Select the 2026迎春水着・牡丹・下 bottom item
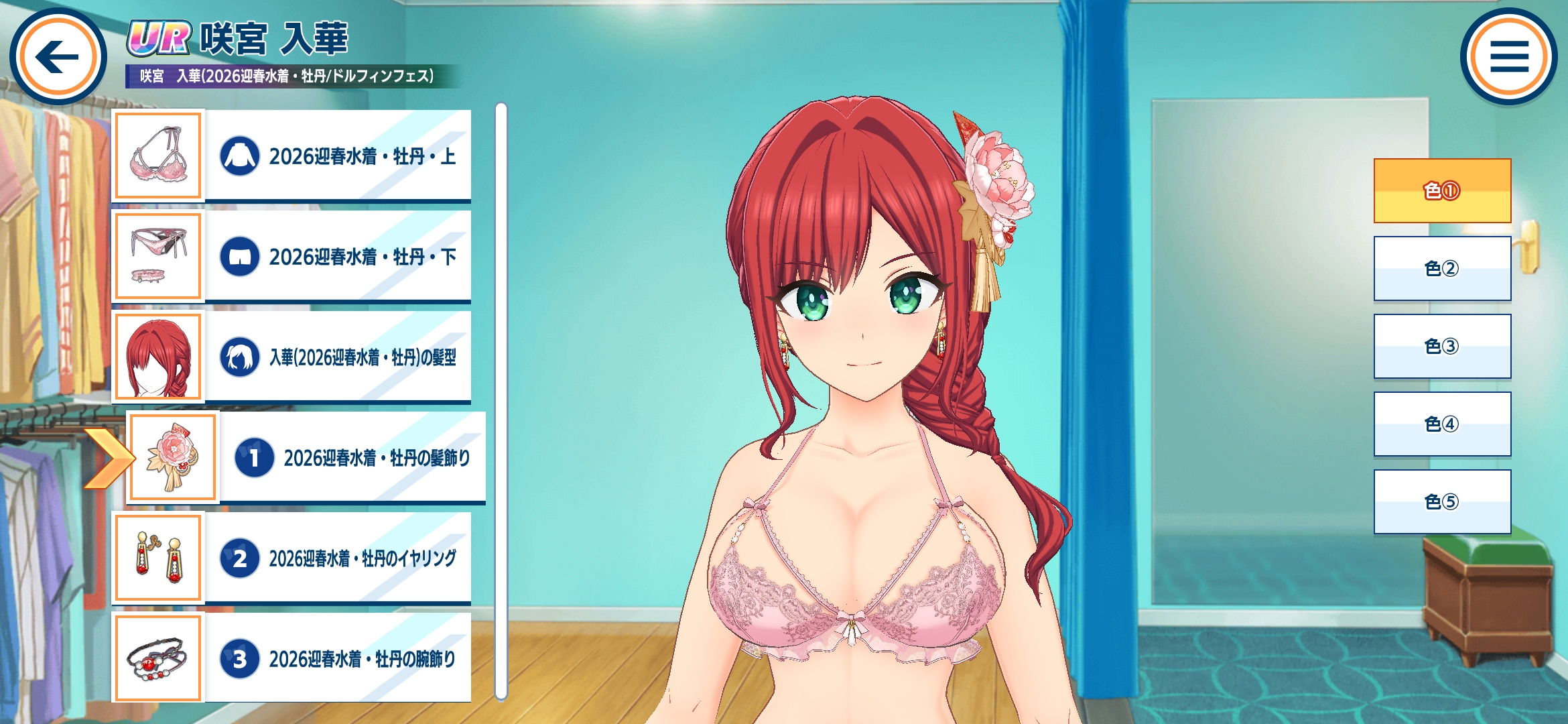 pyautogui.click(x=292, y=256)
